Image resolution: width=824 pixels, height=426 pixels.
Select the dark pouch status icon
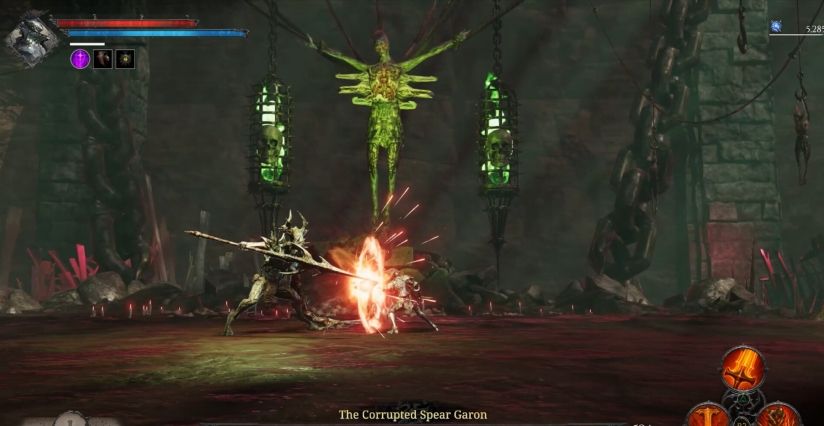coord(102,59)
